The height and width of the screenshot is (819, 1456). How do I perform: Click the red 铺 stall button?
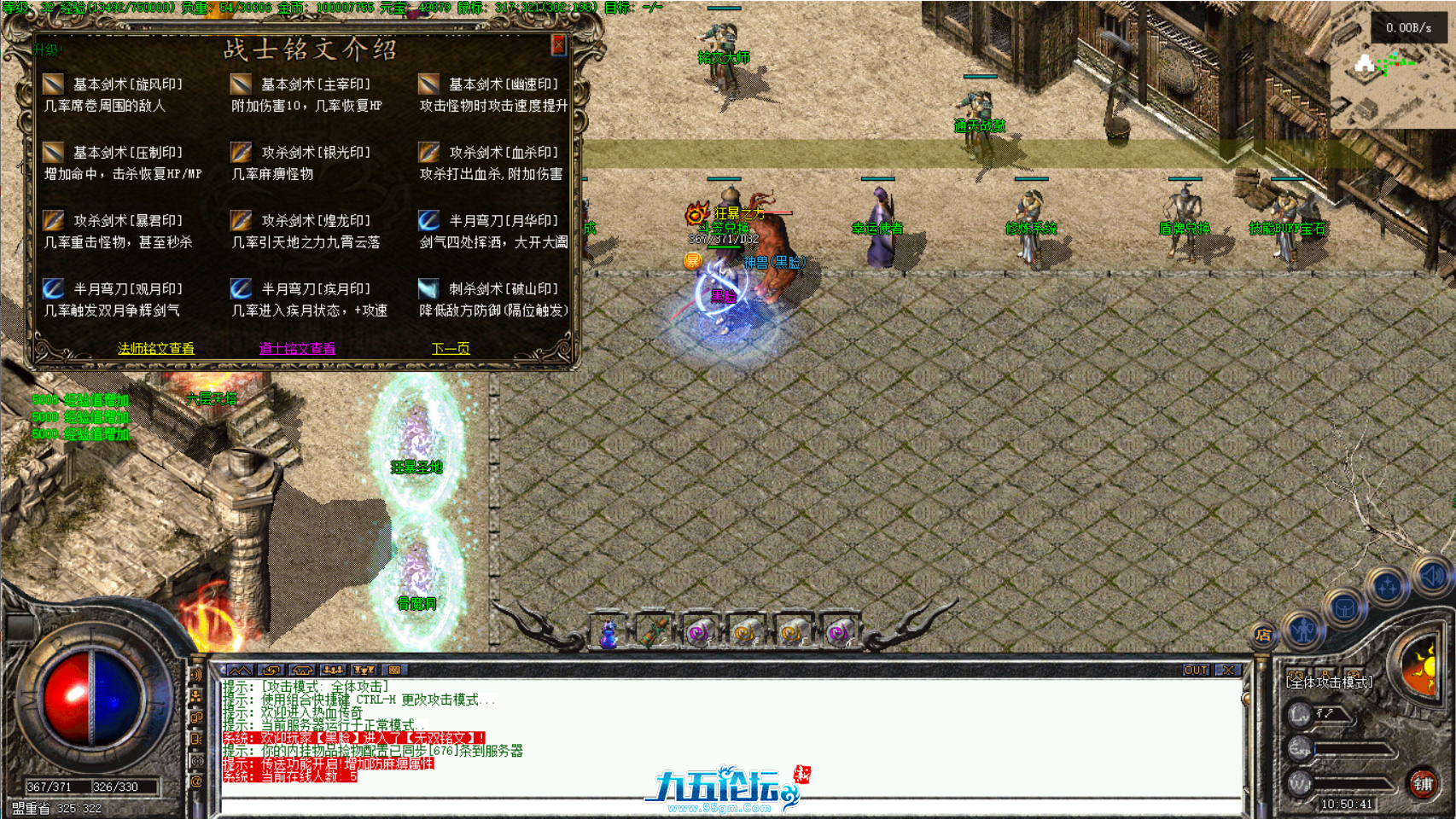pos(1423,785)
